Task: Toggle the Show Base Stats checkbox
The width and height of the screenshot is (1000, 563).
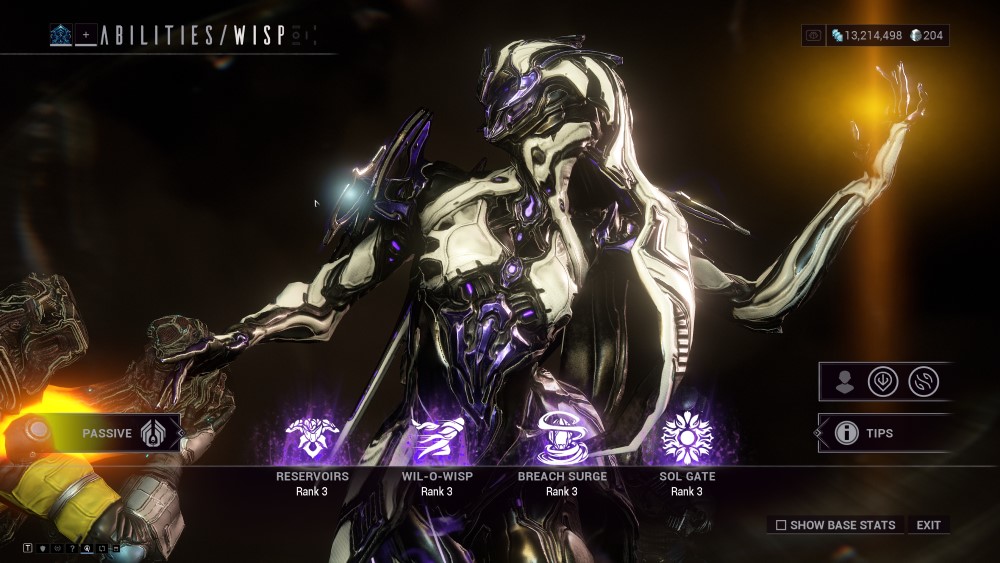Action: coord(781,525)
